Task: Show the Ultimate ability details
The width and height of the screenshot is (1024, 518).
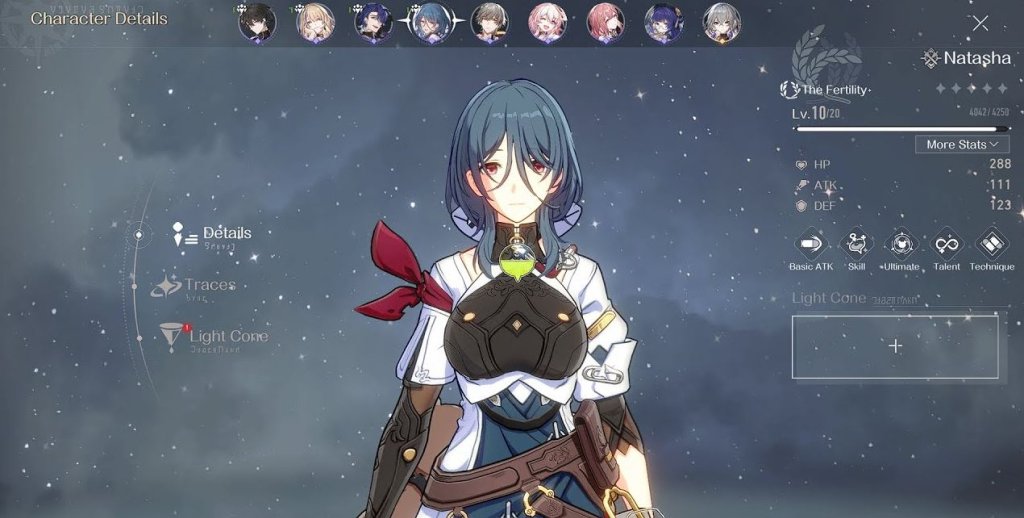Action: [902, 244]
